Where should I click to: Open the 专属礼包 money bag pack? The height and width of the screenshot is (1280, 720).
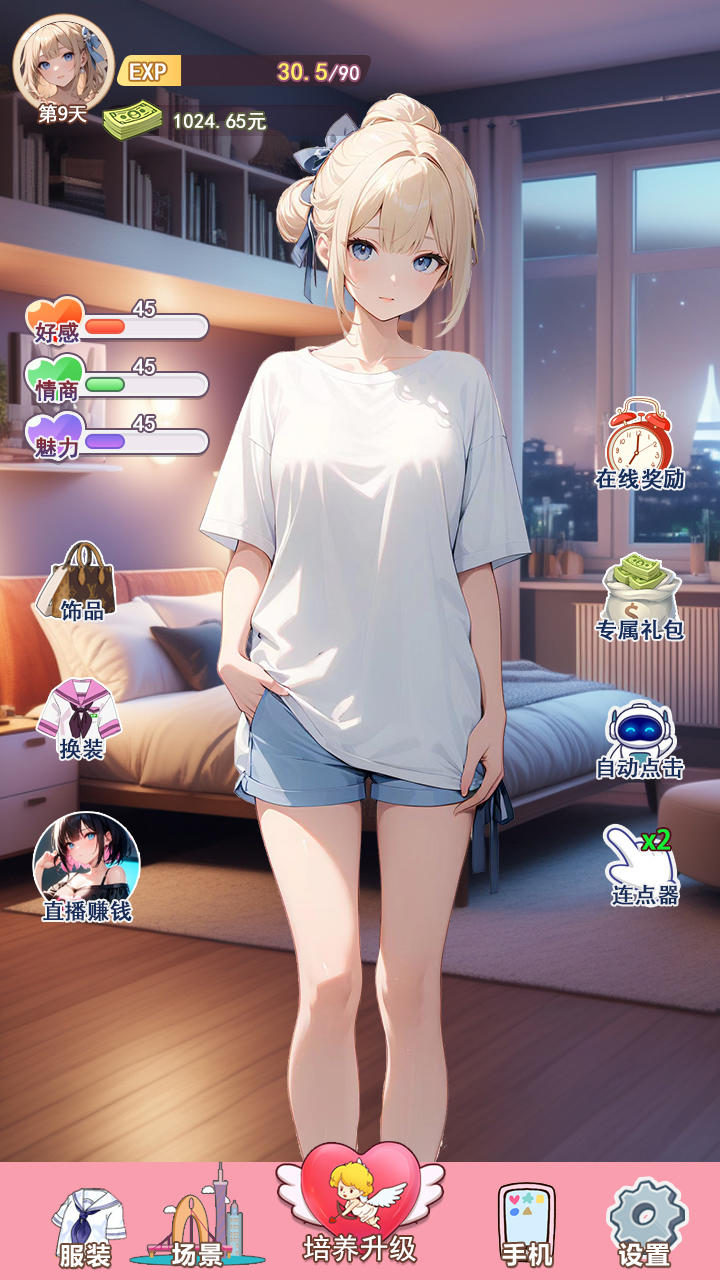pos(640,598)
